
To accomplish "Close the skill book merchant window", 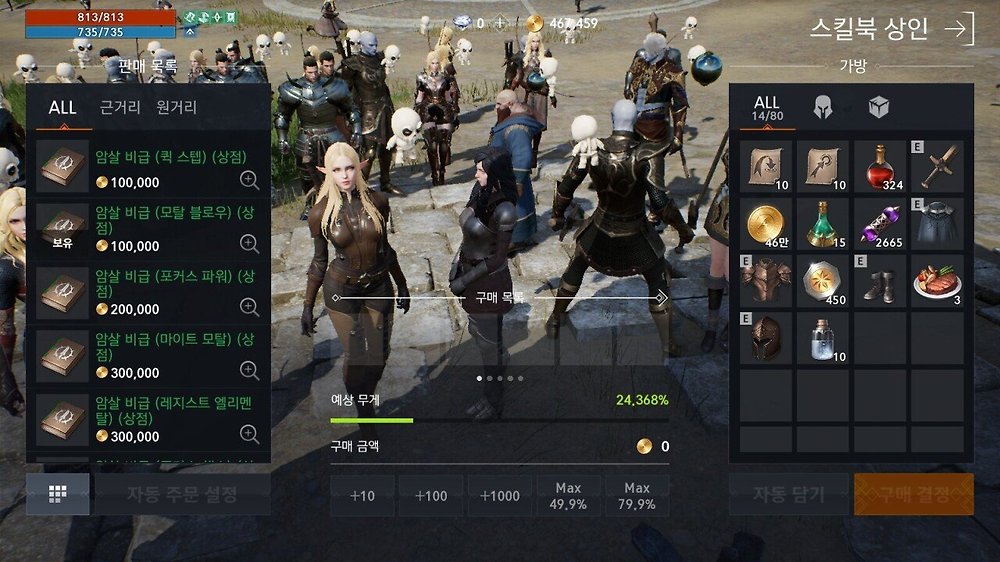I will (x=958, y=28).
